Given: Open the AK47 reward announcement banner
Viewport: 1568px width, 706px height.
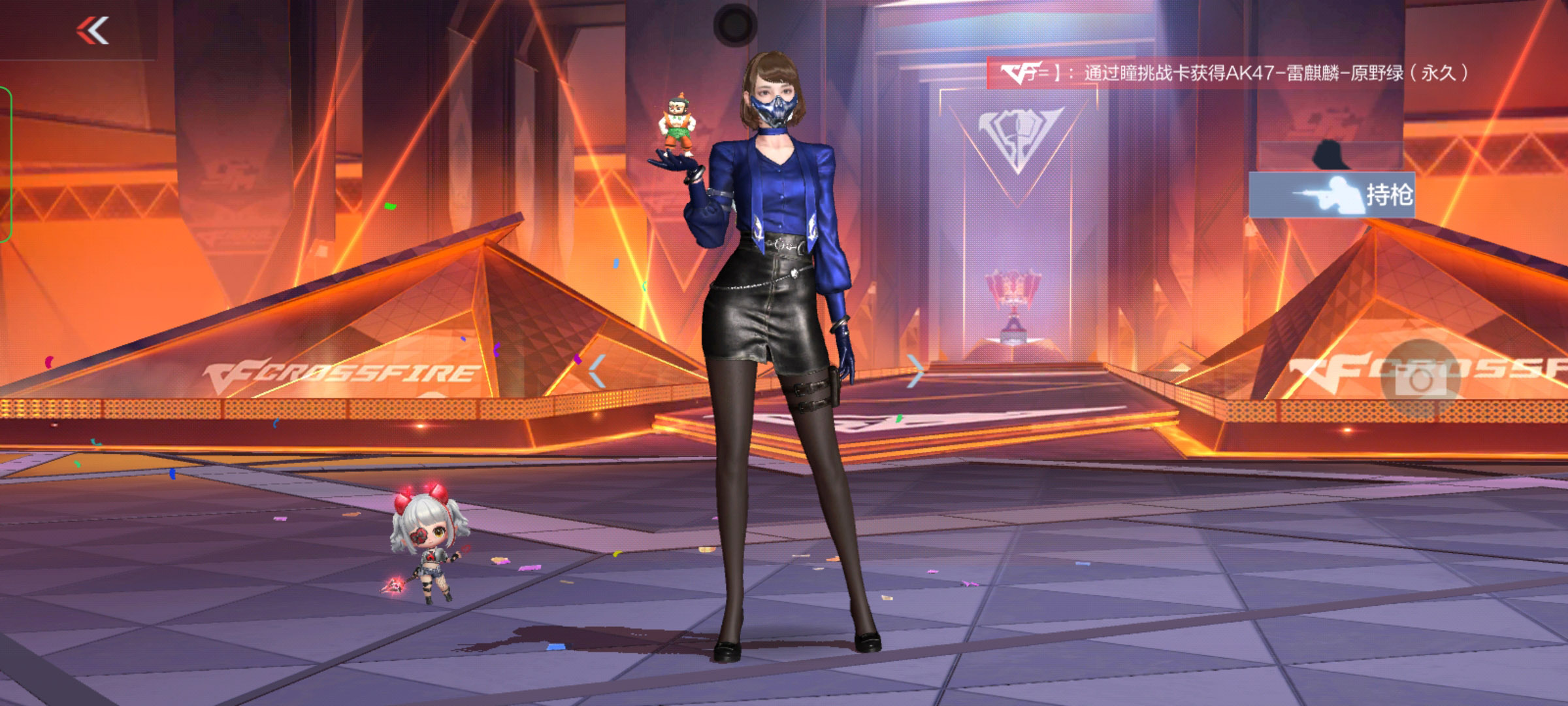Looking at the screenshot, I should point(1228,73).
